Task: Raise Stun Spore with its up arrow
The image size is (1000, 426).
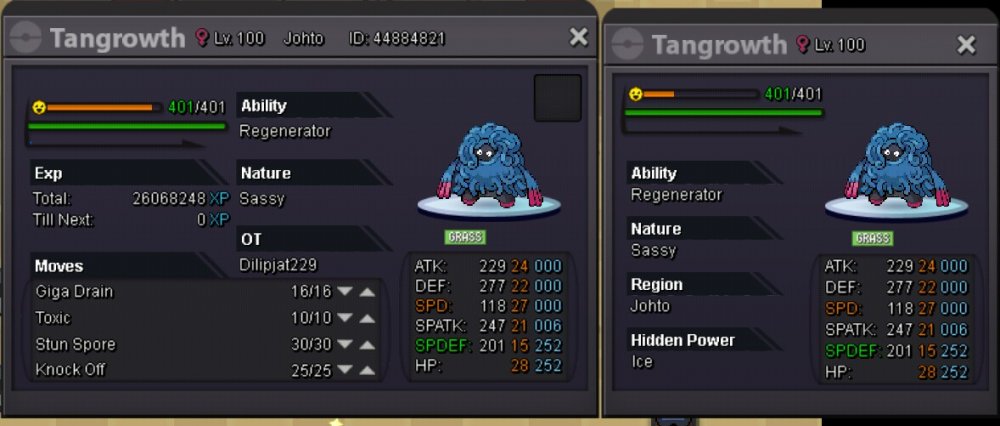Action: pyautogui.click(x=368, y=345)
